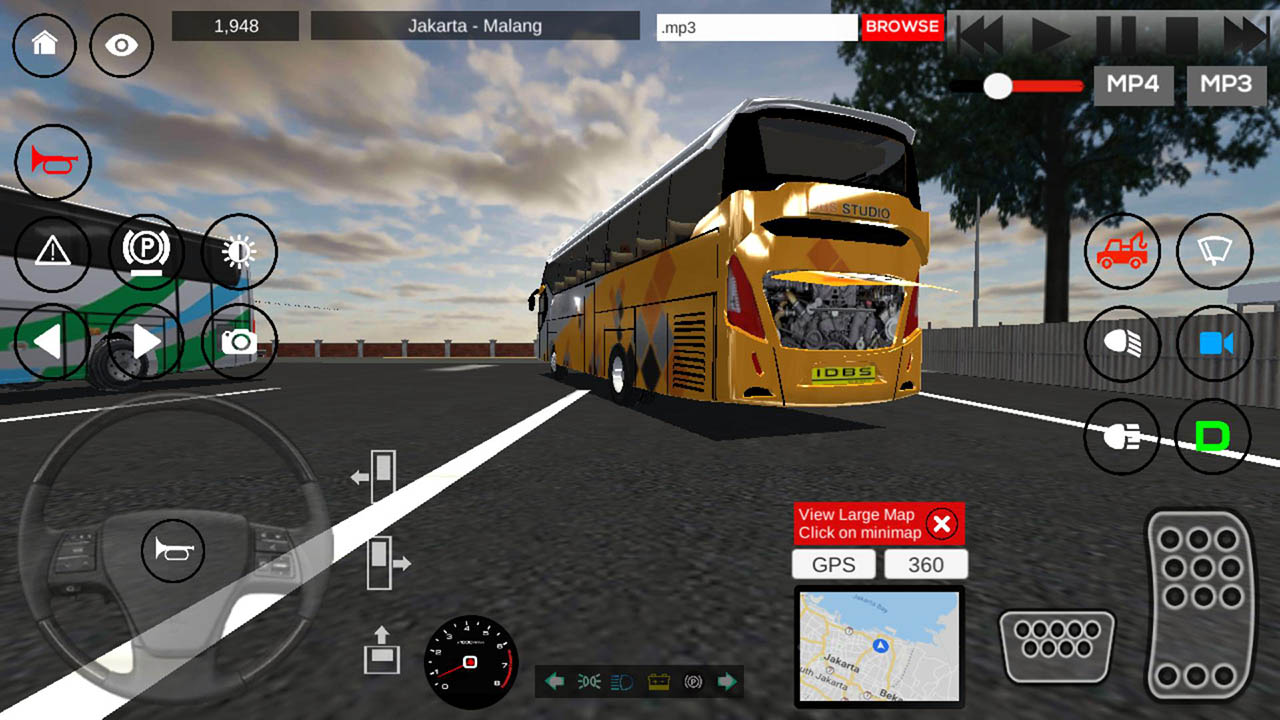Screen dimensions: 1280x720
Task: Toggle the high beam headlights
Action: (x=1122, y=343)
